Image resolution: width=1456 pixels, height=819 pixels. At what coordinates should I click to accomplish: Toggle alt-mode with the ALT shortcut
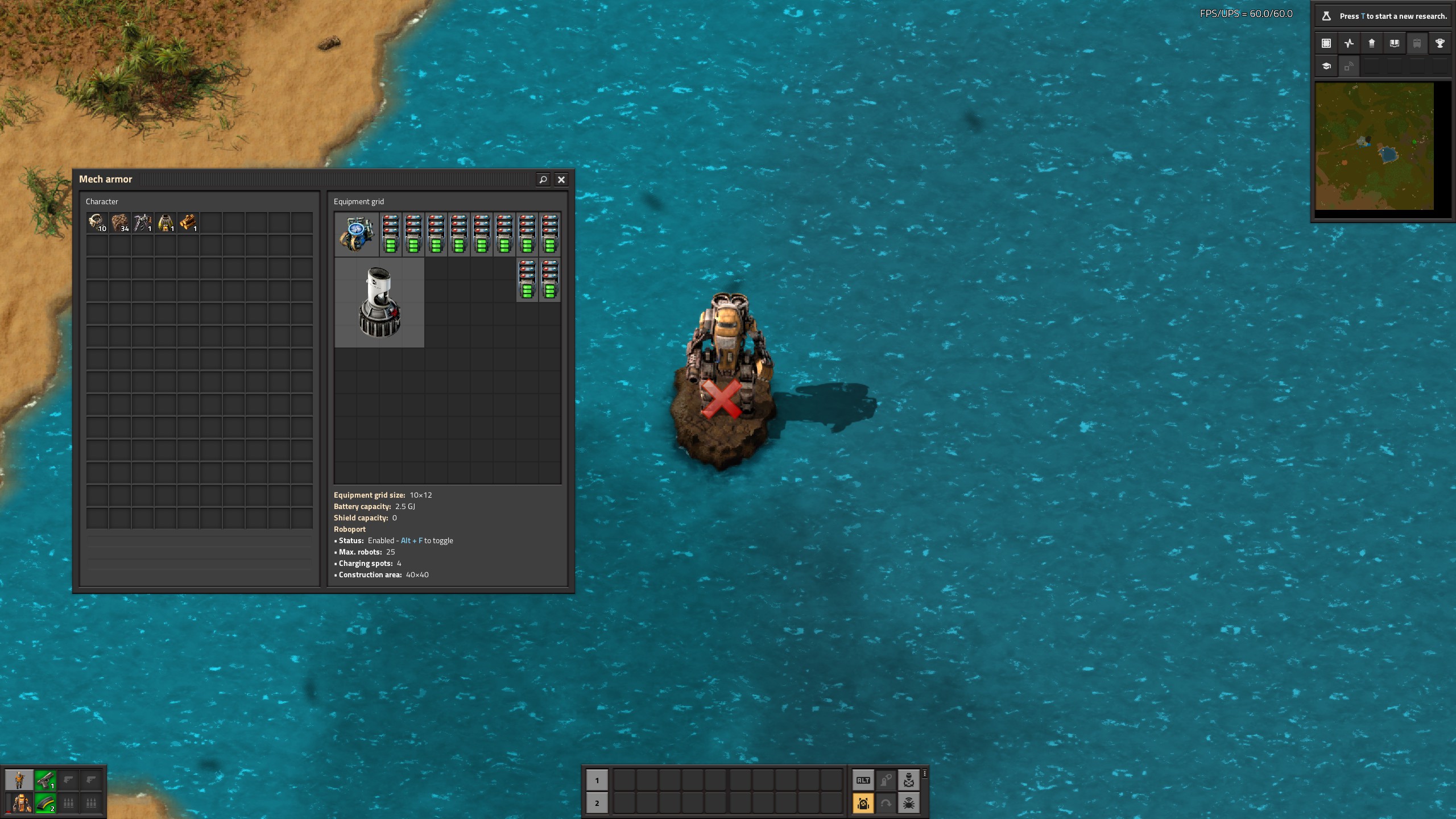pos(863,780)
